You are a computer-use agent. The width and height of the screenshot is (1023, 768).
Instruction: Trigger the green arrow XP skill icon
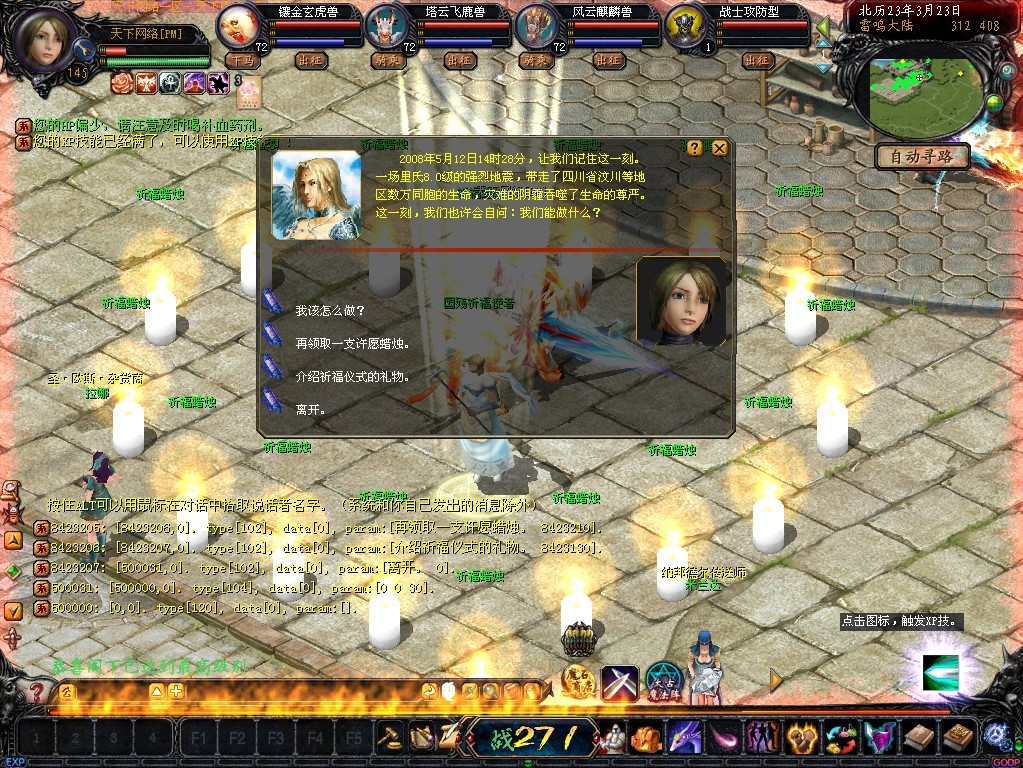pos(940,671)
